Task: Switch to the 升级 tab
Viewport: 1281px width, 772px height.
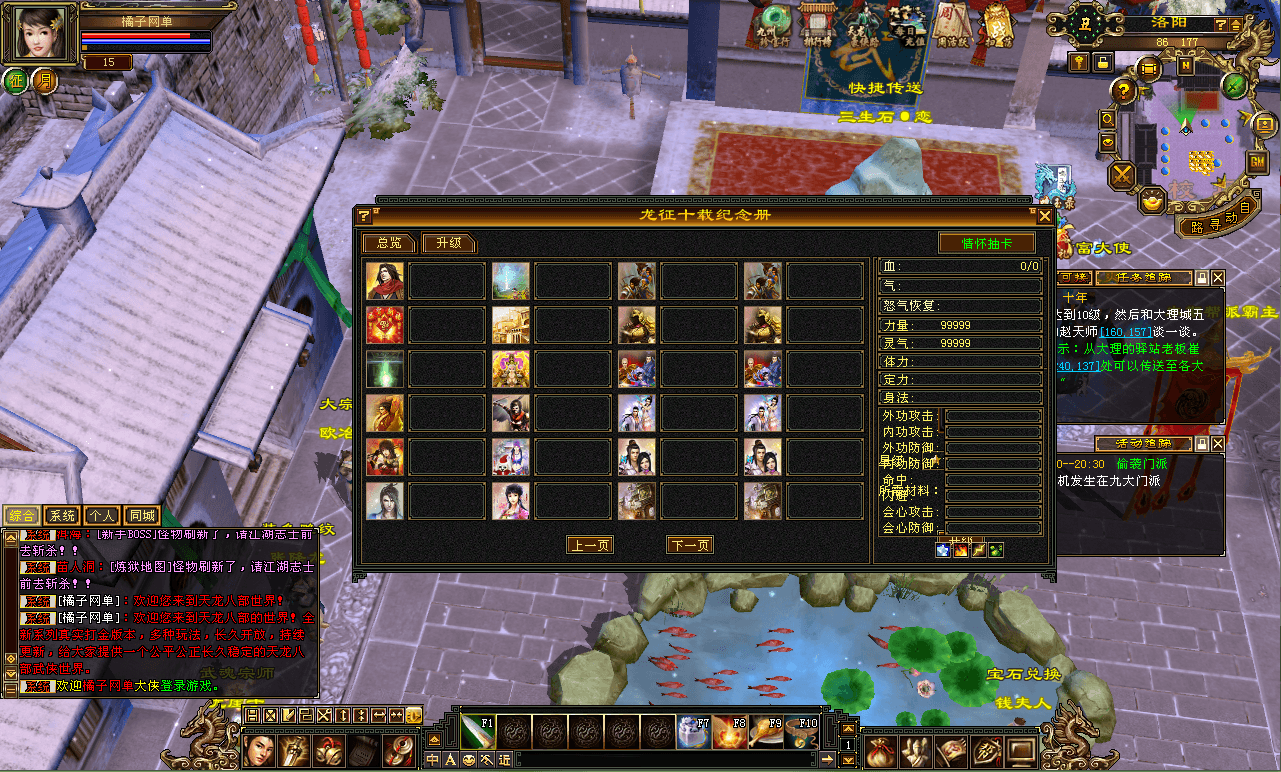Action: [x=448, y=243]
